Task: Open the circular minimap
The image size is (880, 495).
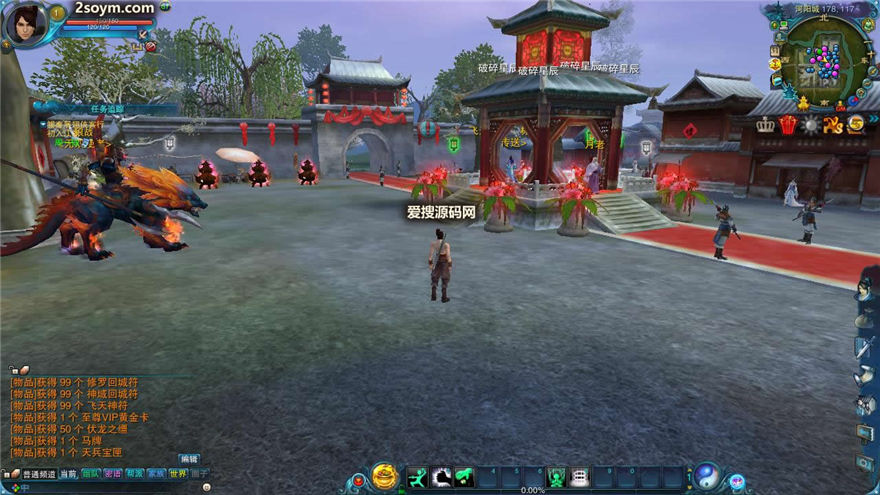Action: tap(824, 61)
